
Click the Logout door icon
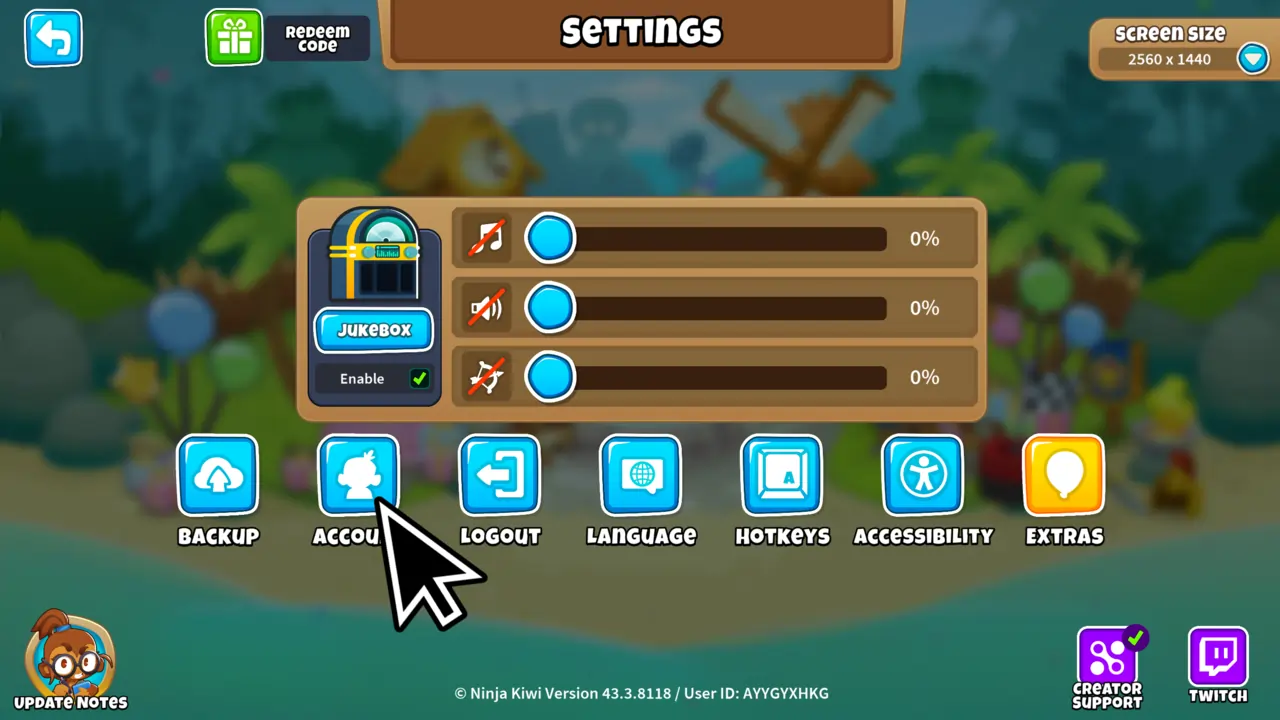(500, 475)
